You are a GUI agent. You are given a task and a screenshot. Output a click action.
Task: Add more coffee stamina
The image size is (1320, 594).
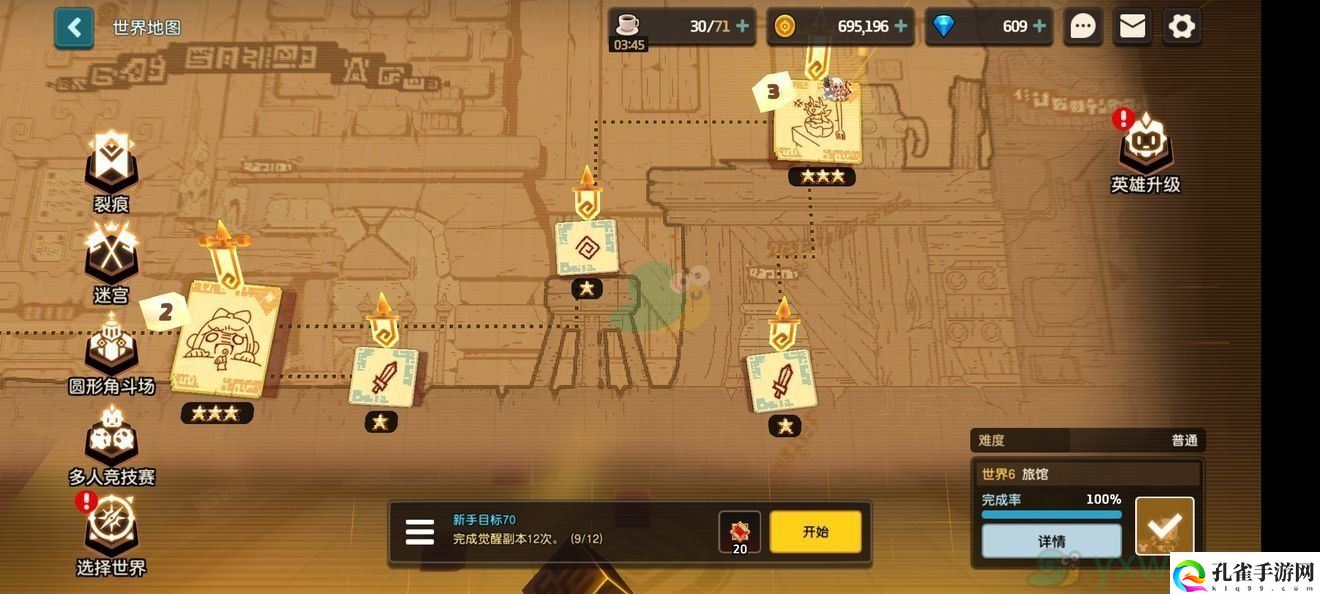pyautogui.click(x=742, y=26)
